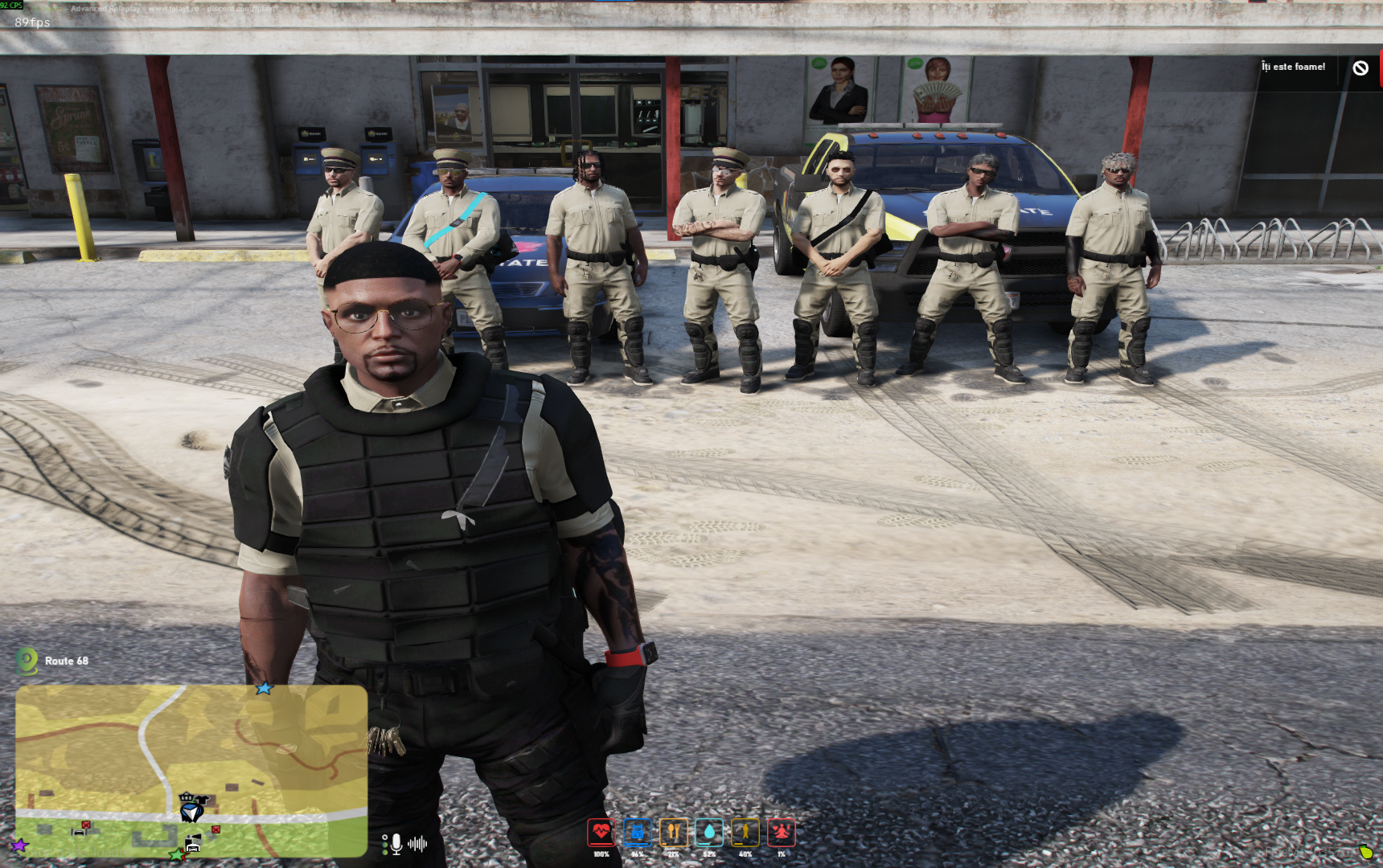Screen dimensions: 1383x868
Task: Click the red meditating figure stress icon
Action: (782, 833)
